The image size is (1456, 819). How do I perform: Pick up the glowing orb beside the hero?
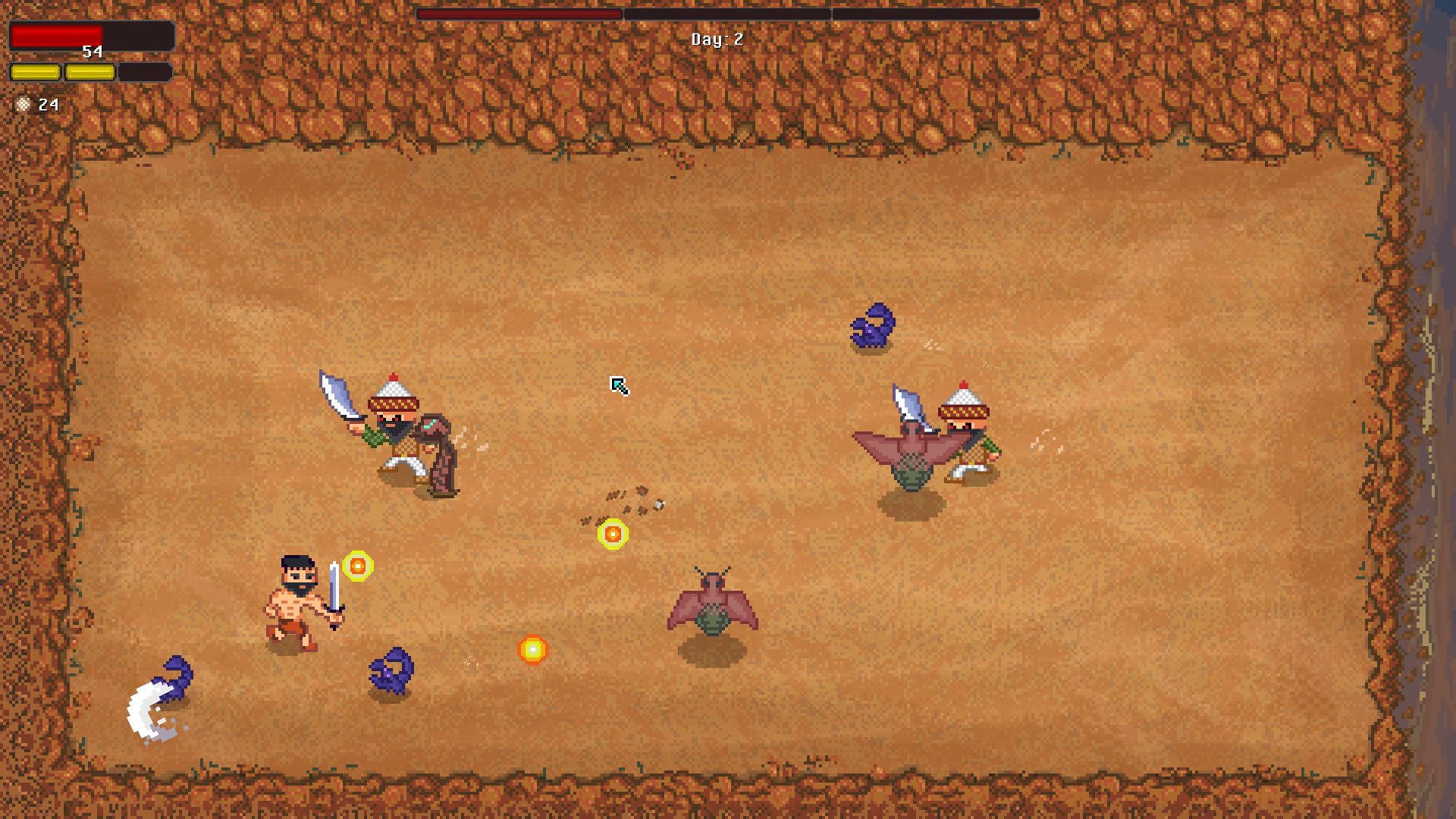pyautogui.click(x=357, y=567)
